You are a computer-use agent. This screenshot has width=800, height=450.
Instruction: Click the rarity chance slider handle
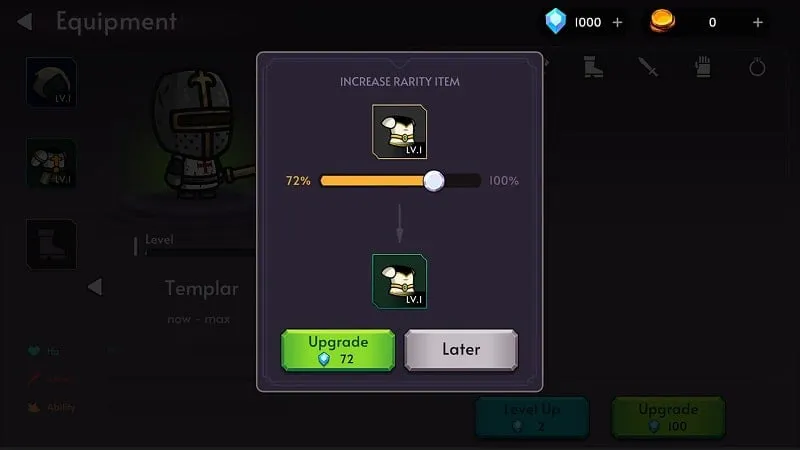(x=433, y=181)
